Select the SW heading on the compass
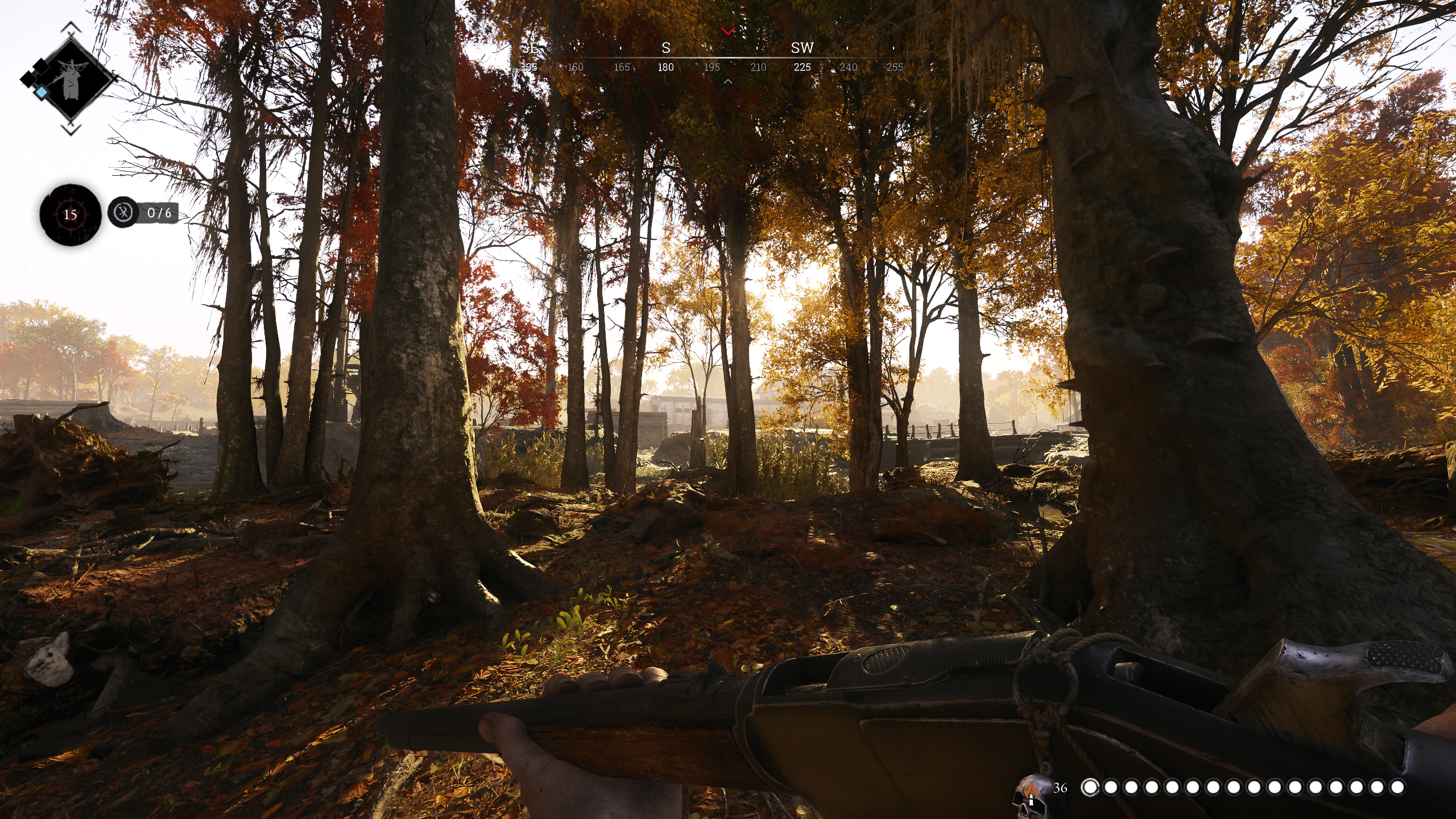Screen dimensions: 1456x819 pyautogui.click(x=803, y=48)
